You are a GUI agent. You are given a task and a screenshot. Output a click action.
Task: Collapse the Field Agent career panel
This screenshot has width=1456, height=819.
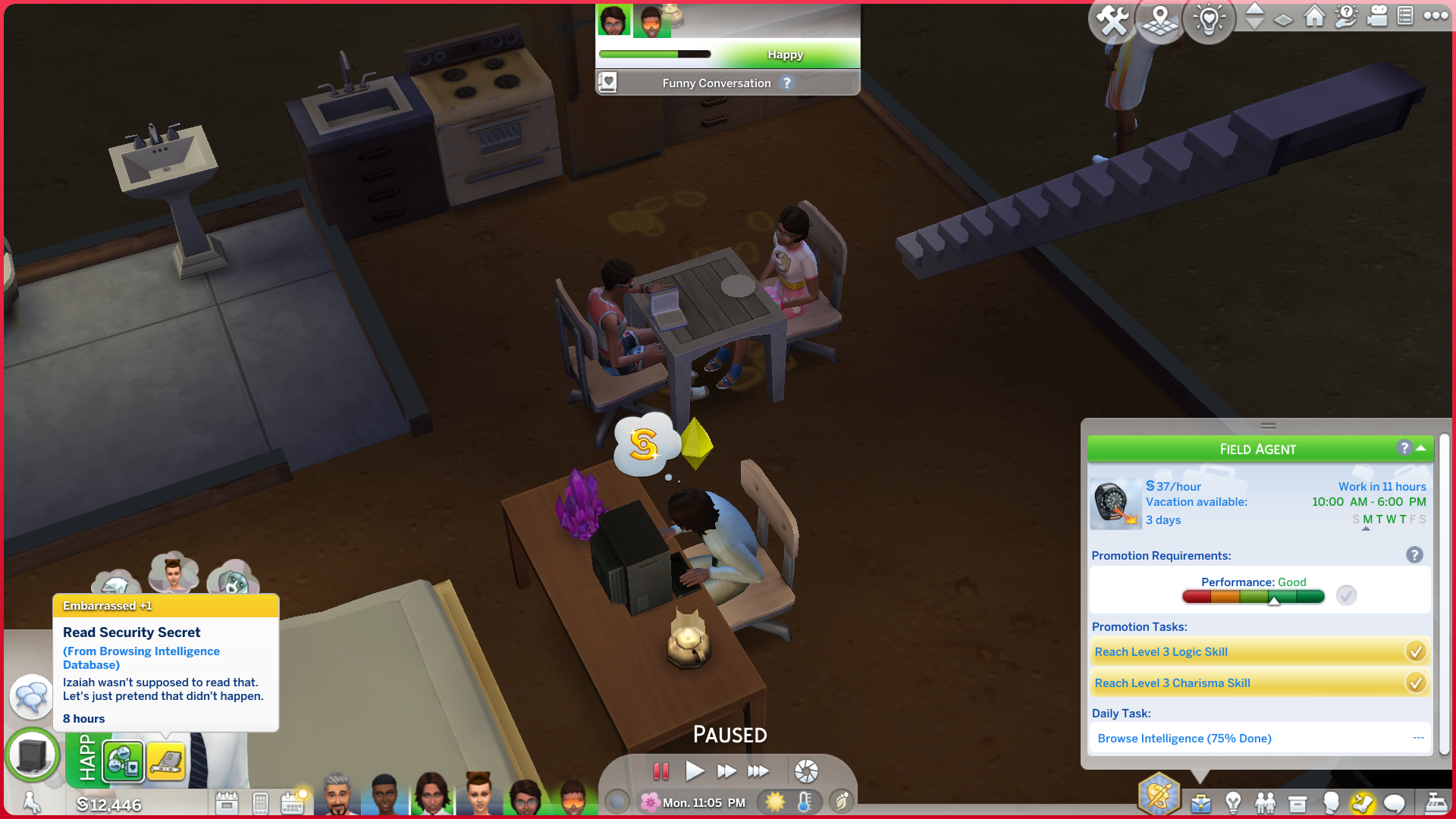tap(1421, 448)
